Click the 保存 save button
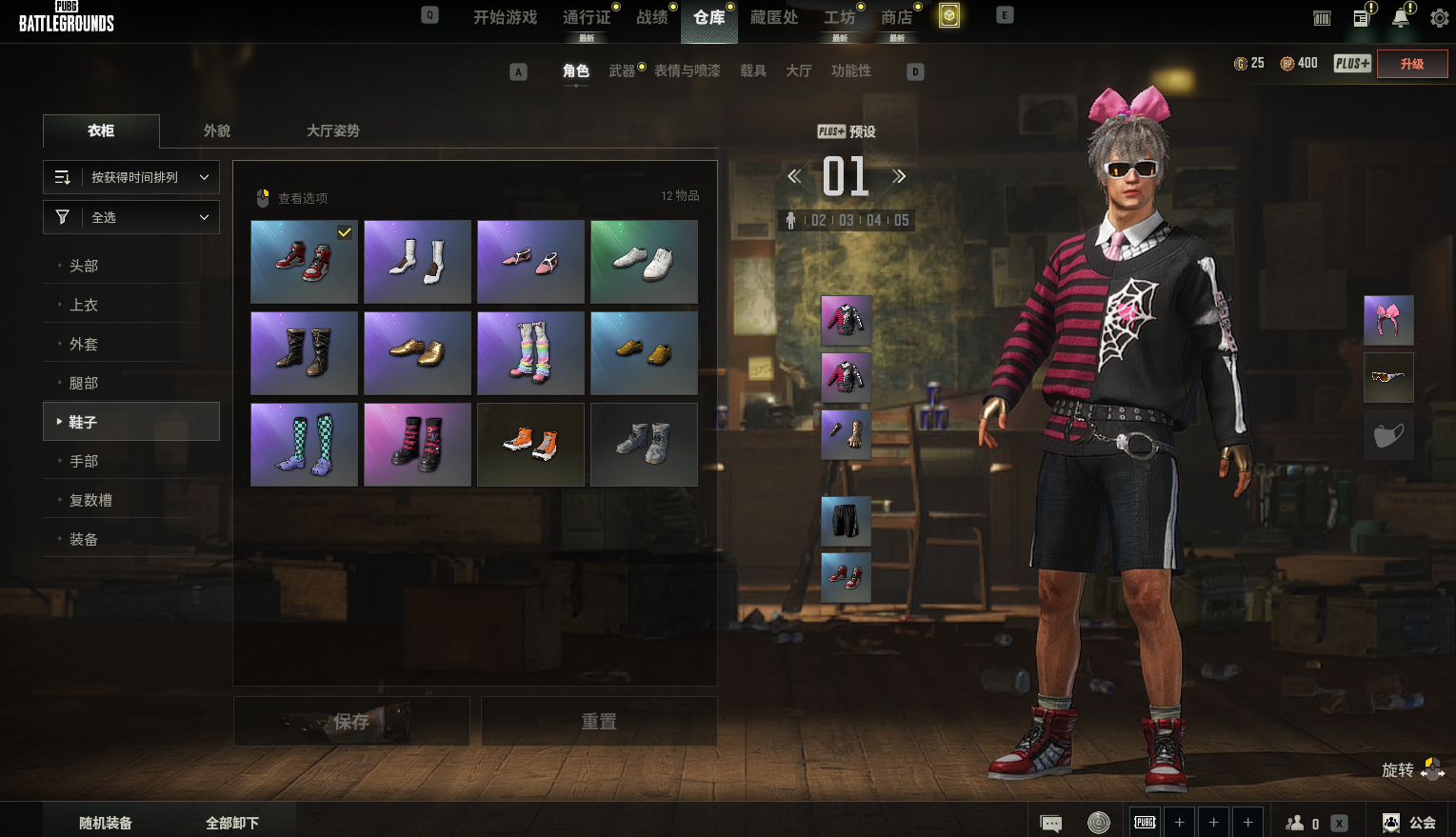 351,722
